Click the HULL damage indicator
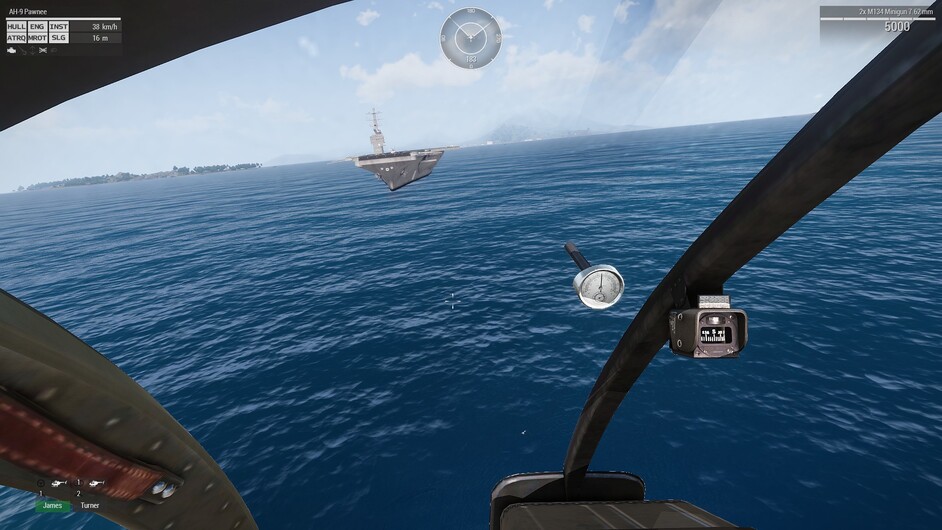The height and width of the screenshot is (530, 942). click(16, 27)
